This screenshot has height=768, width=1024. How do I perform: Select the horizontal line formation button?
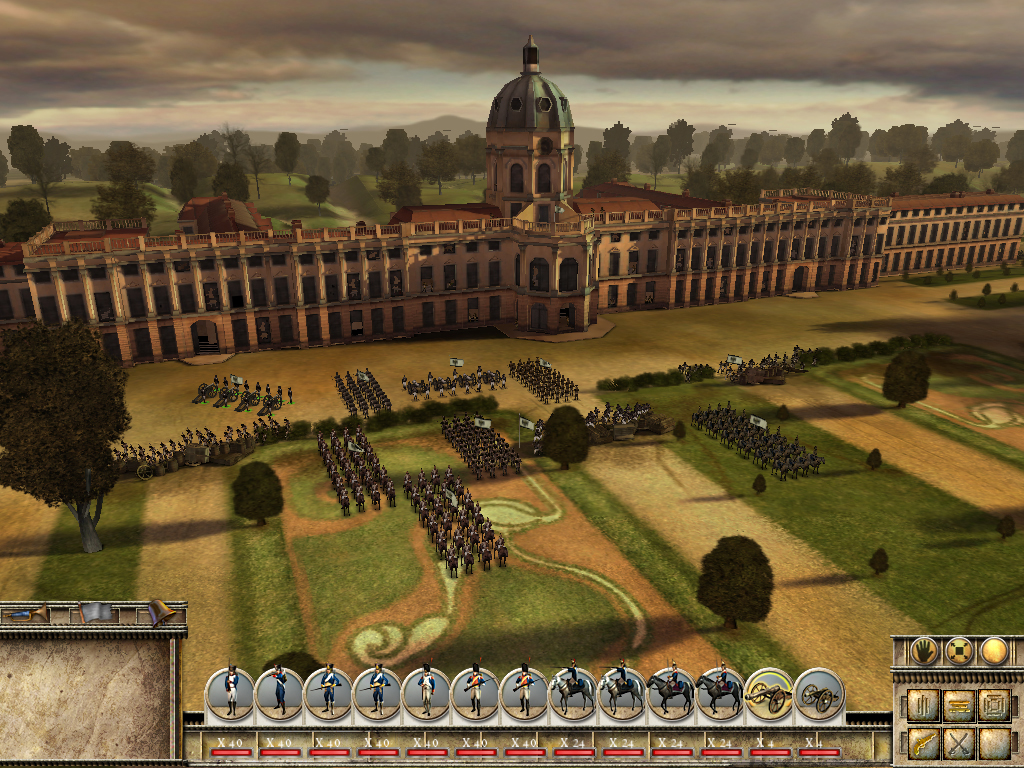click(x=959, y=705)
